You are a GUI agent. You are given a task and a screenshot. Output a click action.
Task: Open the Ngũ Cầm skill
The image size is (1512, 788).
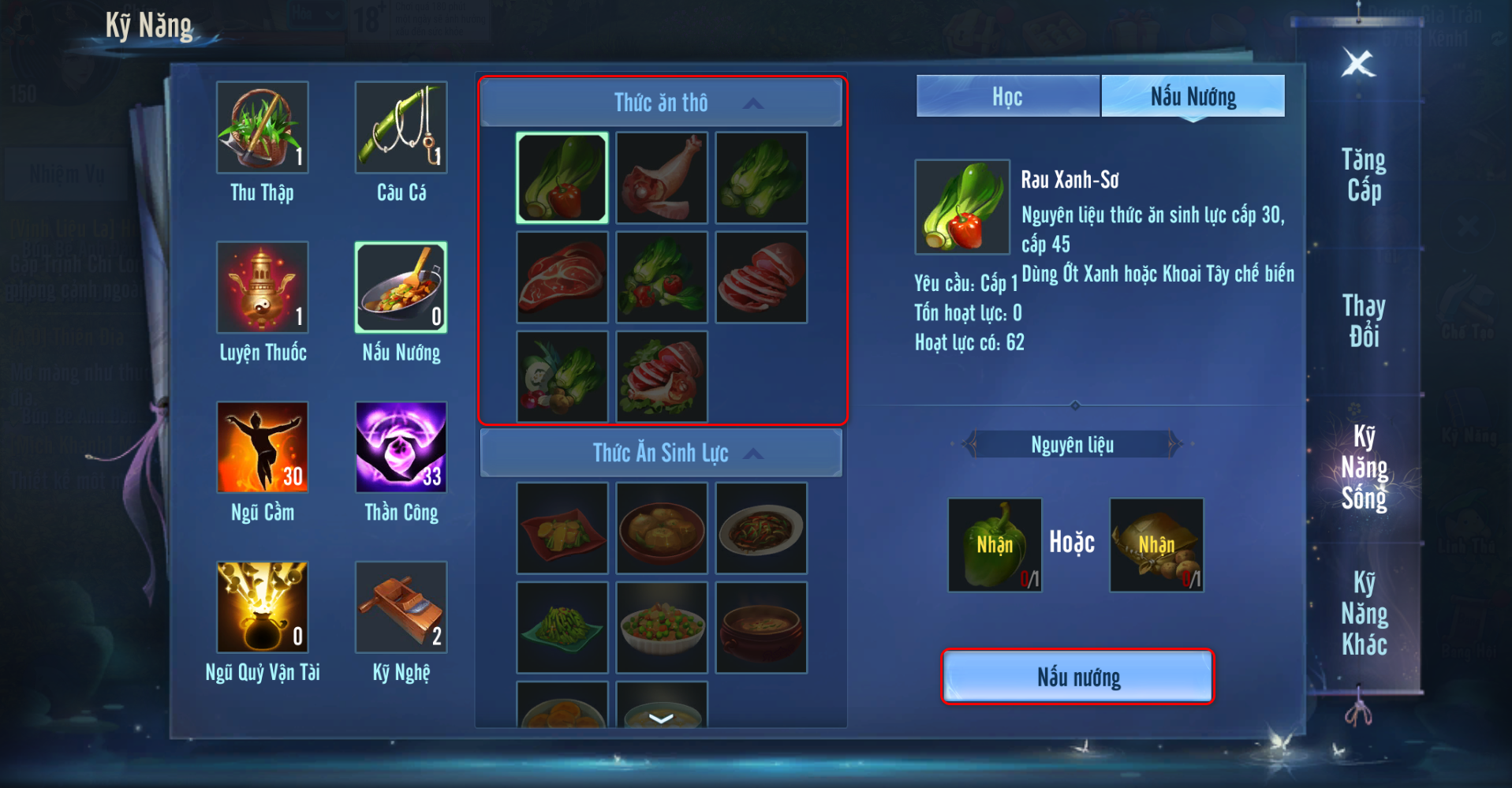(x=263, y=448)
